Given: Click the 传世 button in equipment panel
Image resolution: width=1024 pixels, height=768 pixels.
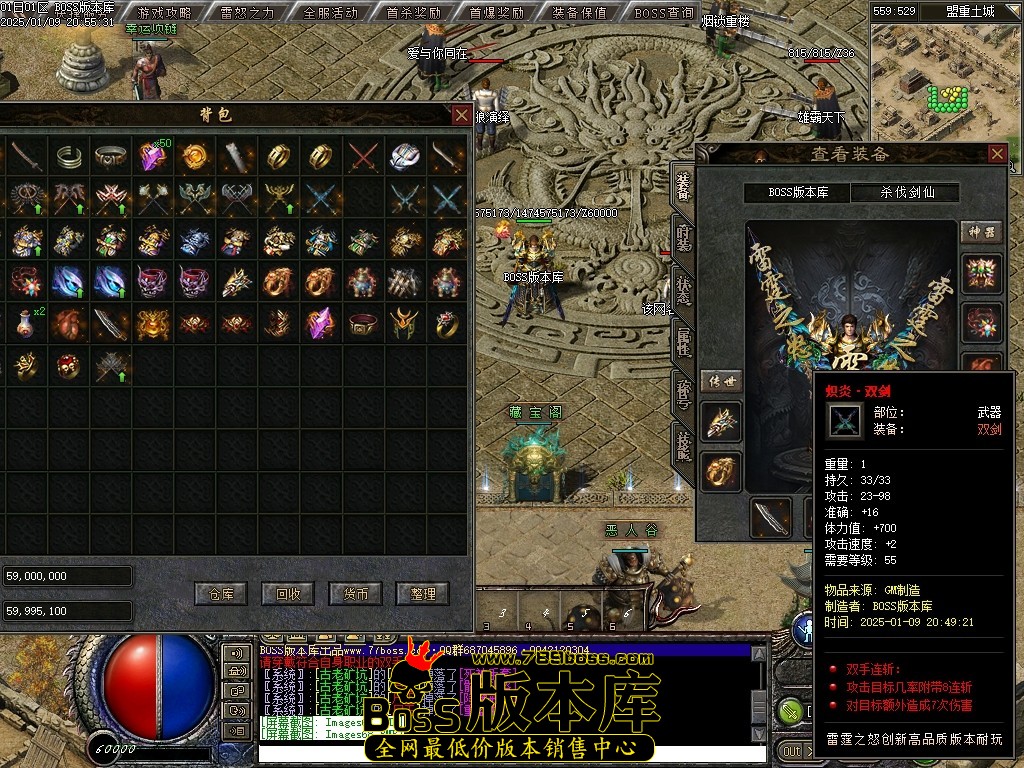Looking at the screenshot, I should 720,381.
